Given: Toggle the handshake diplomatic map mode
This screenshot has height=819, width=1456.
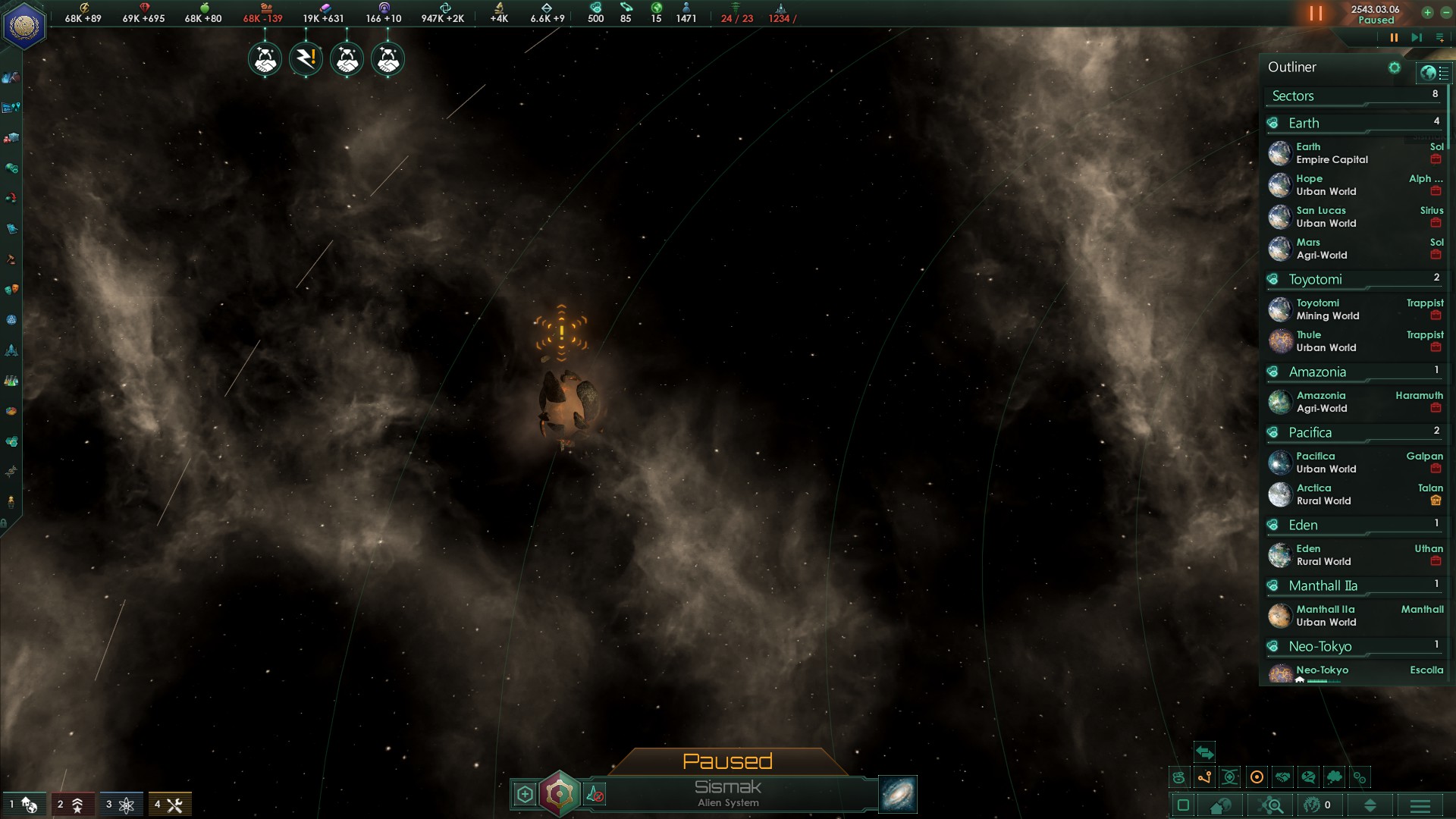Looking at the screenshot, I should [1282, 777].
